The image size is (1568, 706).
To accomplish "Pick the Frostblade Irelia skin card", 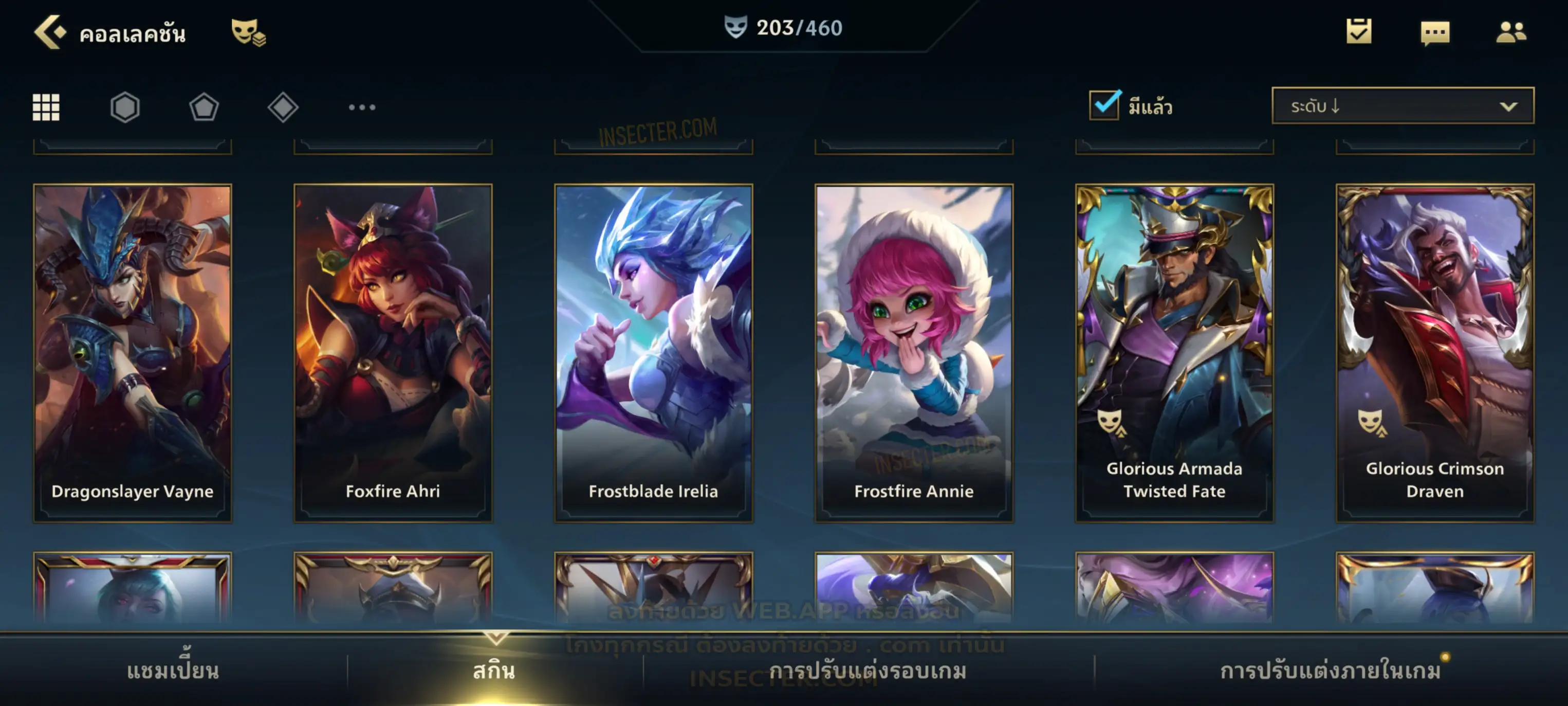I will [x=653, y=353].
